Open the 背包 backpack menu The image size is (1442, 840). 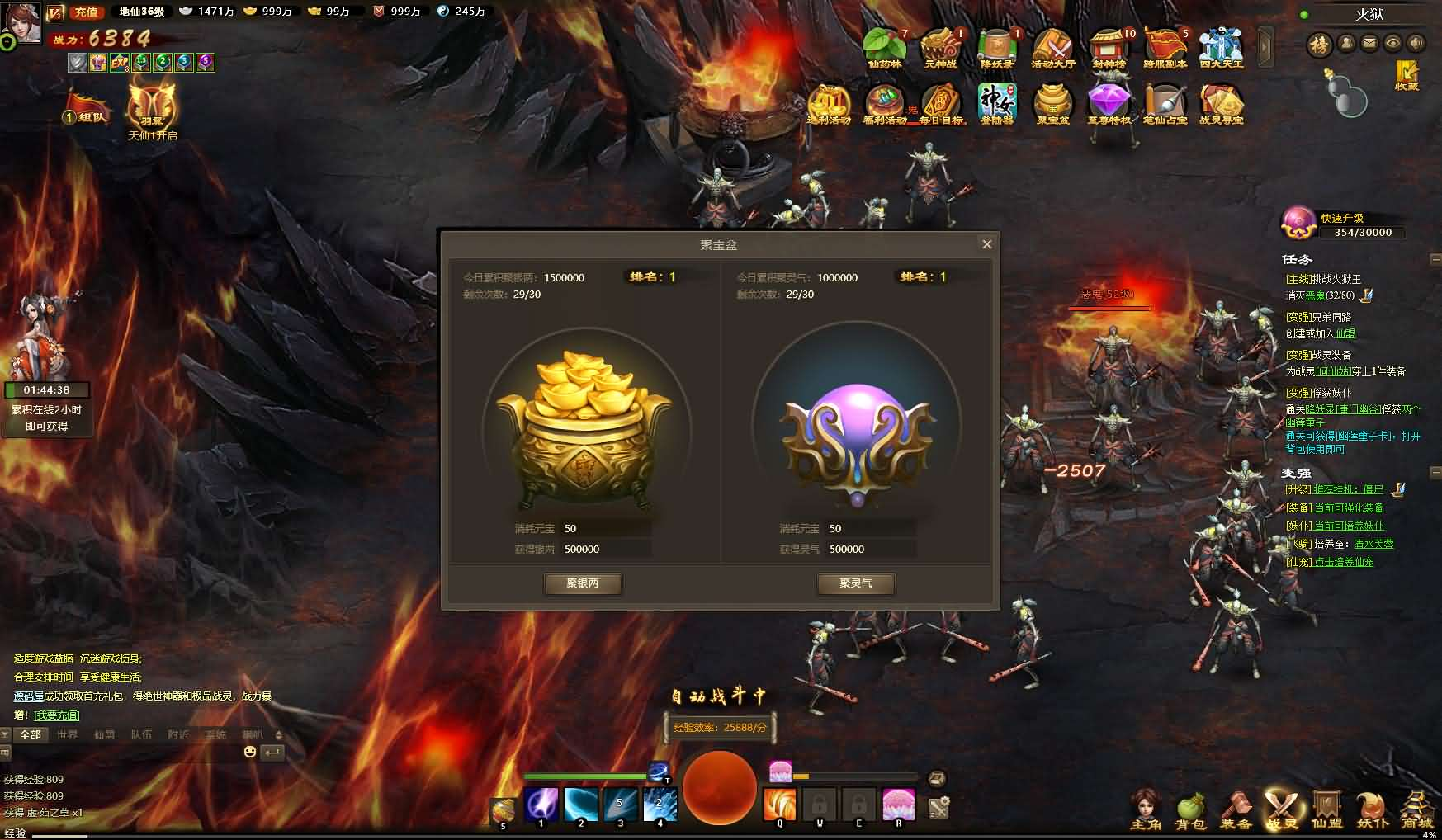pyautogui.click(x=1190, y=810)
